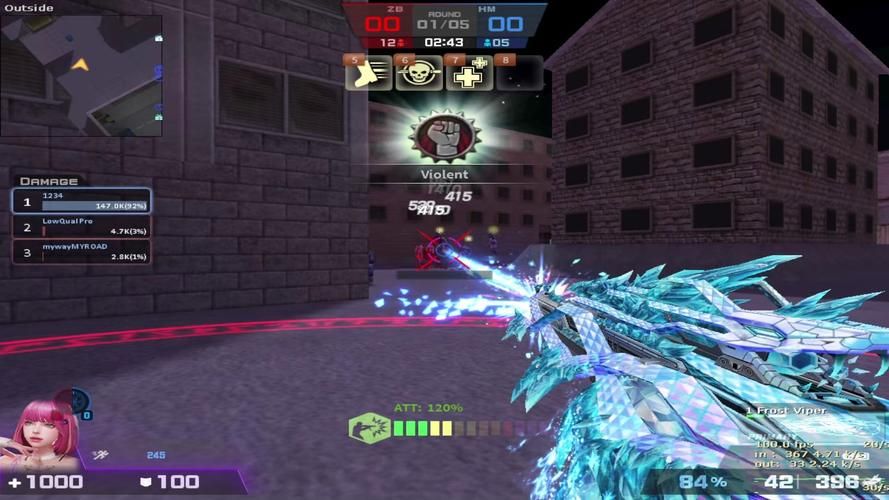The width and height of the screenshot is (889, 500).
Task: Use the skull target skill
Action: point(419,74)
